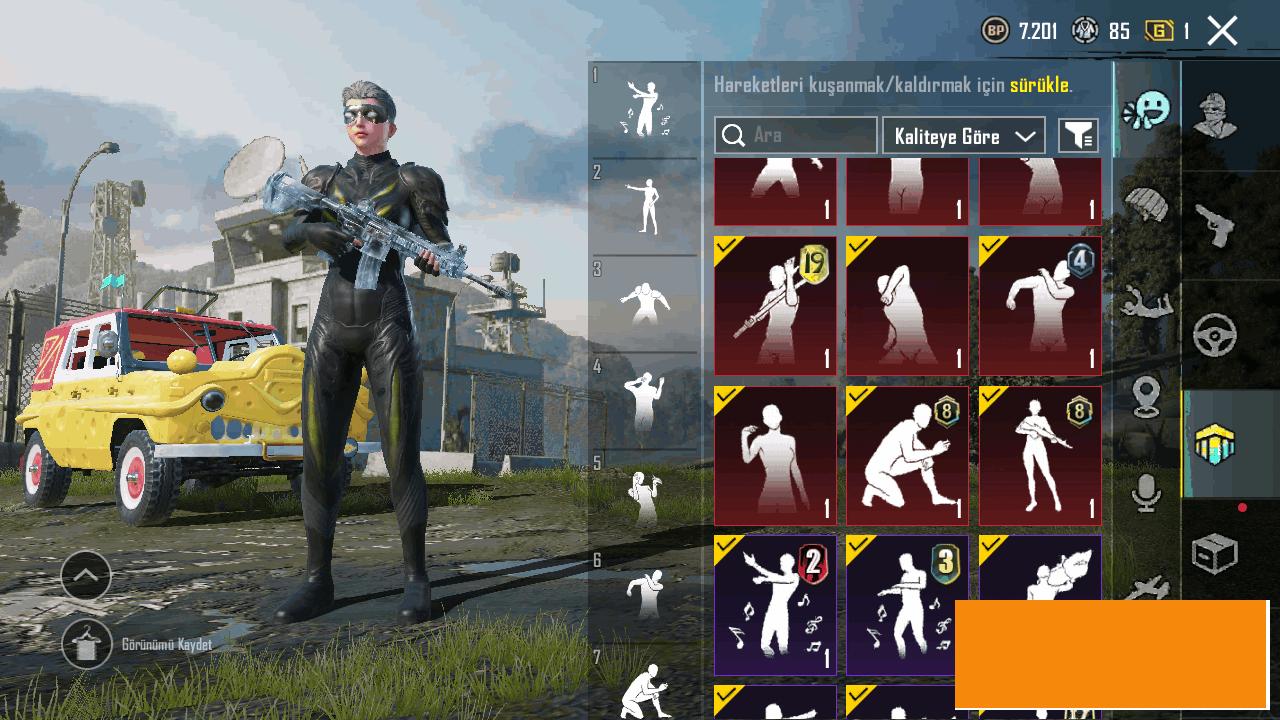Open the steering wheel vehicles tab
Viewport: 1280px width, 720px height.
(x=1215, y=336)
